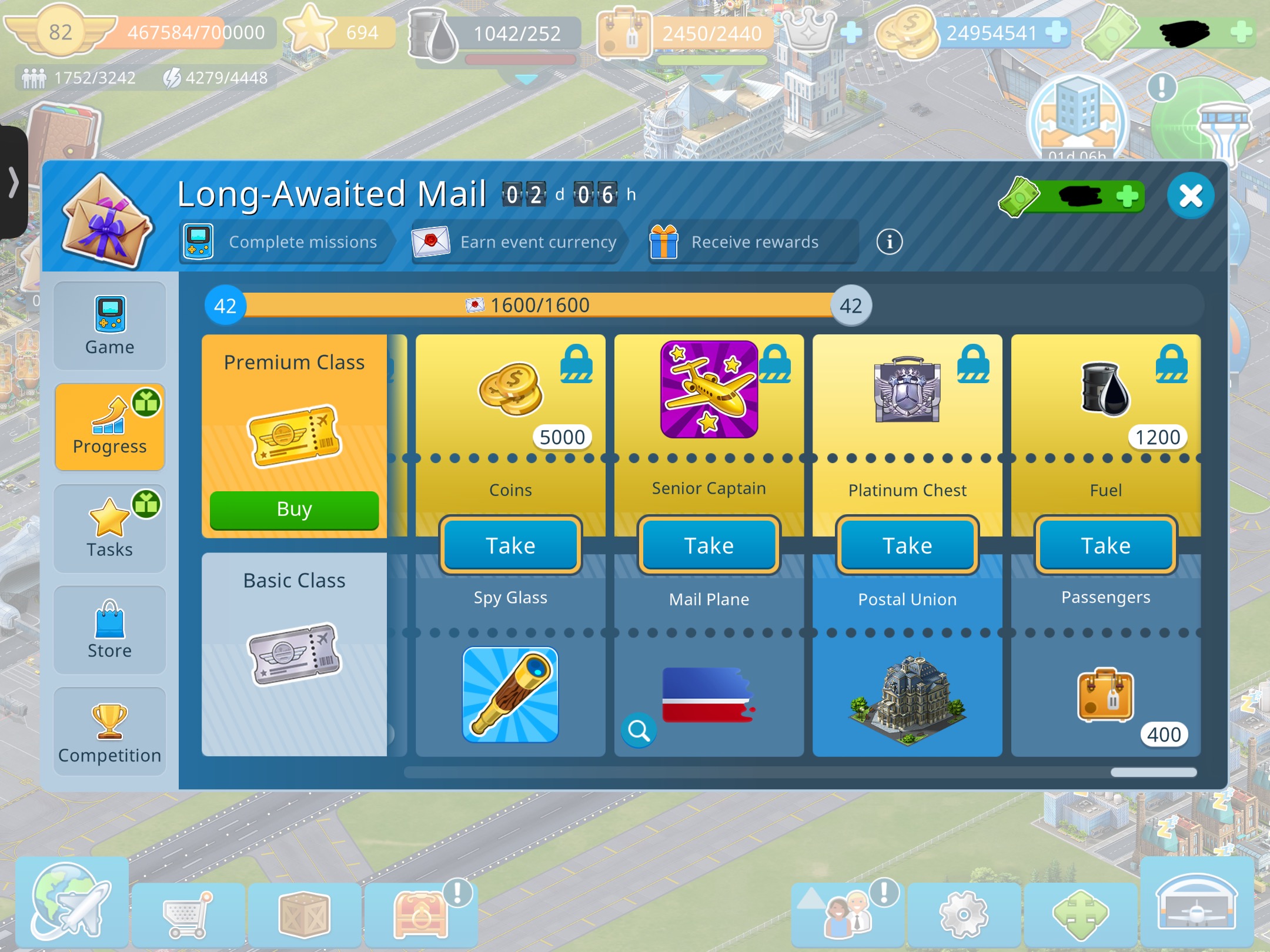1270x952 pixels.
Task: Open the gear settings menu
Action: (963, 914)
